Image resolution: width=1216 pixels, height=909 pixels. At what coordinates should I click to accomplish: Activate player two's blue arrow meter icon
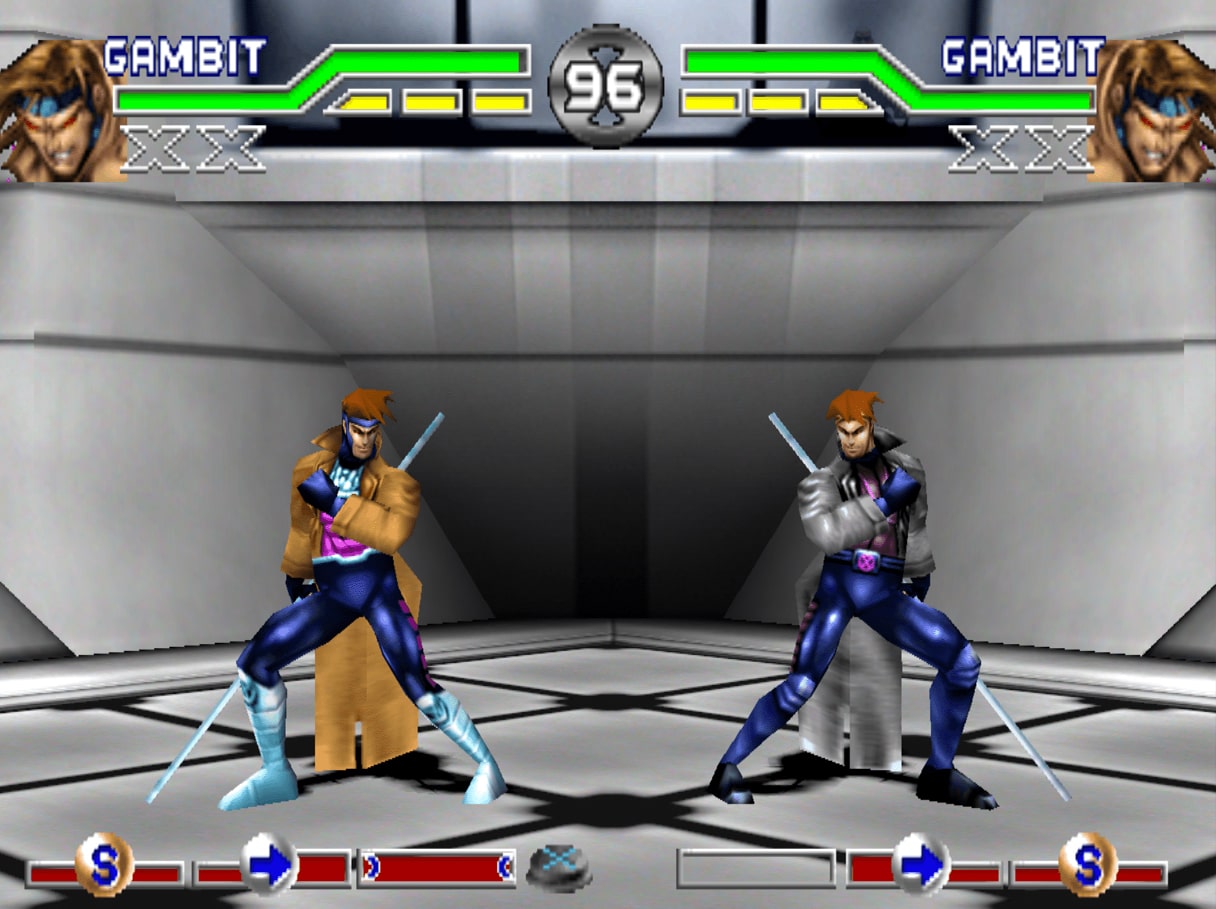(x=920, y=864)
